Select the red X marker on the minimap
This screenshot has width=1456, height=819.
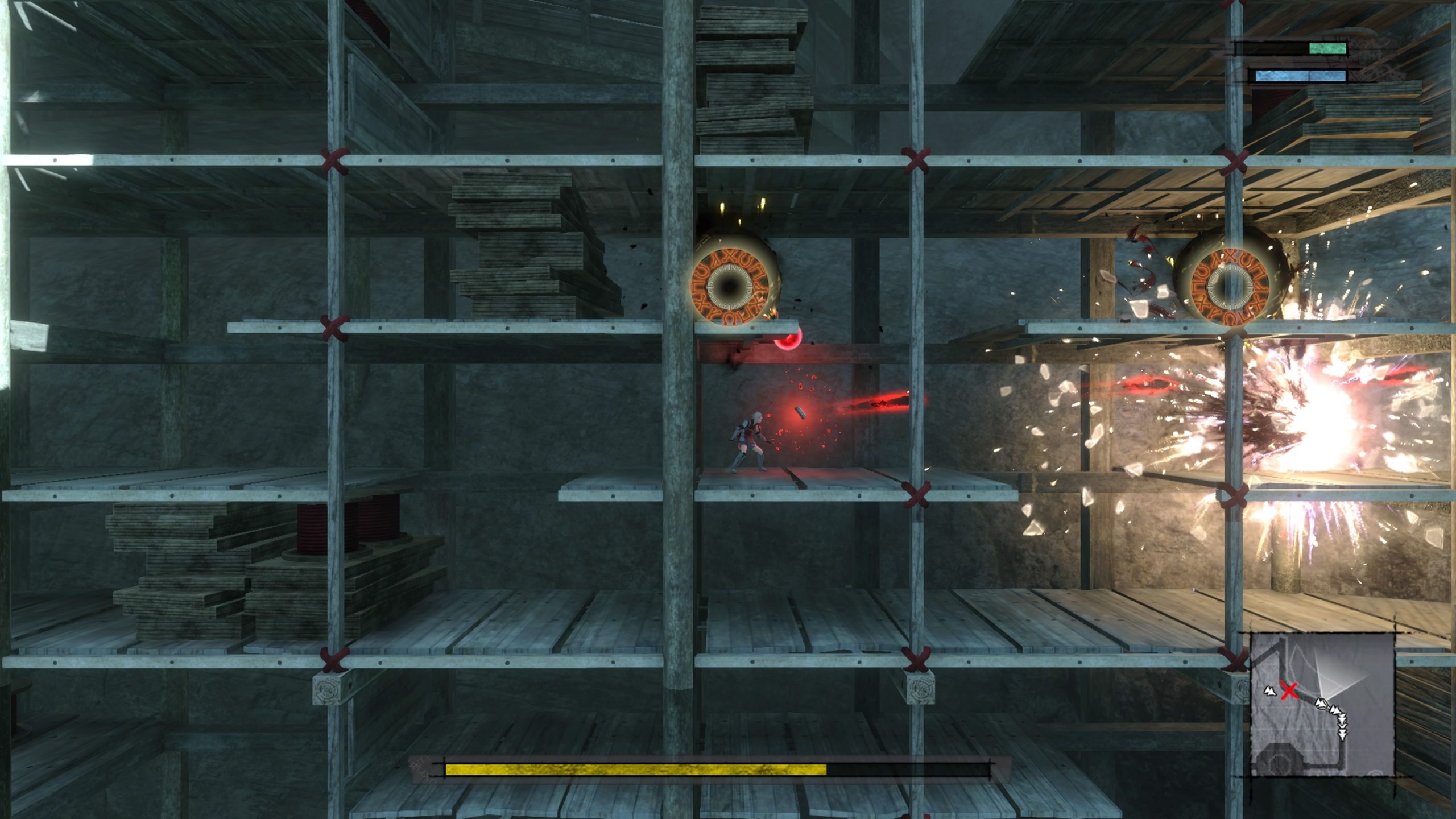tap(1289, 690)
